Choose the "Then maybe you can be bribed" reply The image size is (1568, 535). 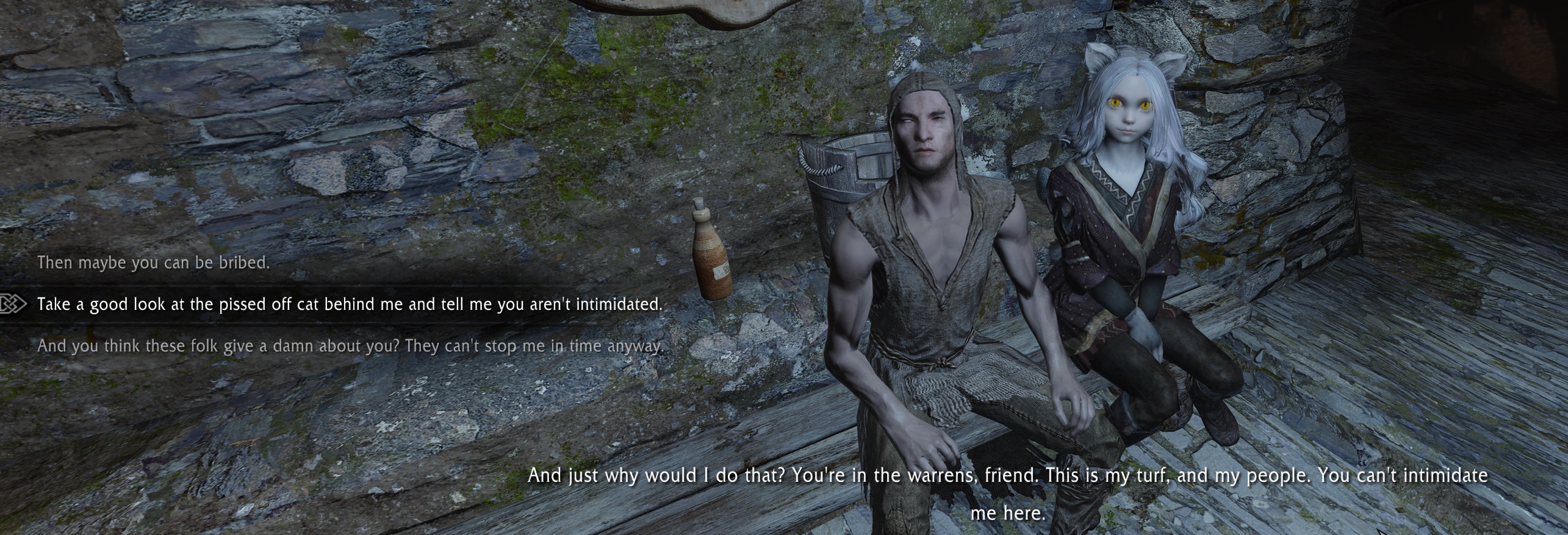[x=153, y=263]
